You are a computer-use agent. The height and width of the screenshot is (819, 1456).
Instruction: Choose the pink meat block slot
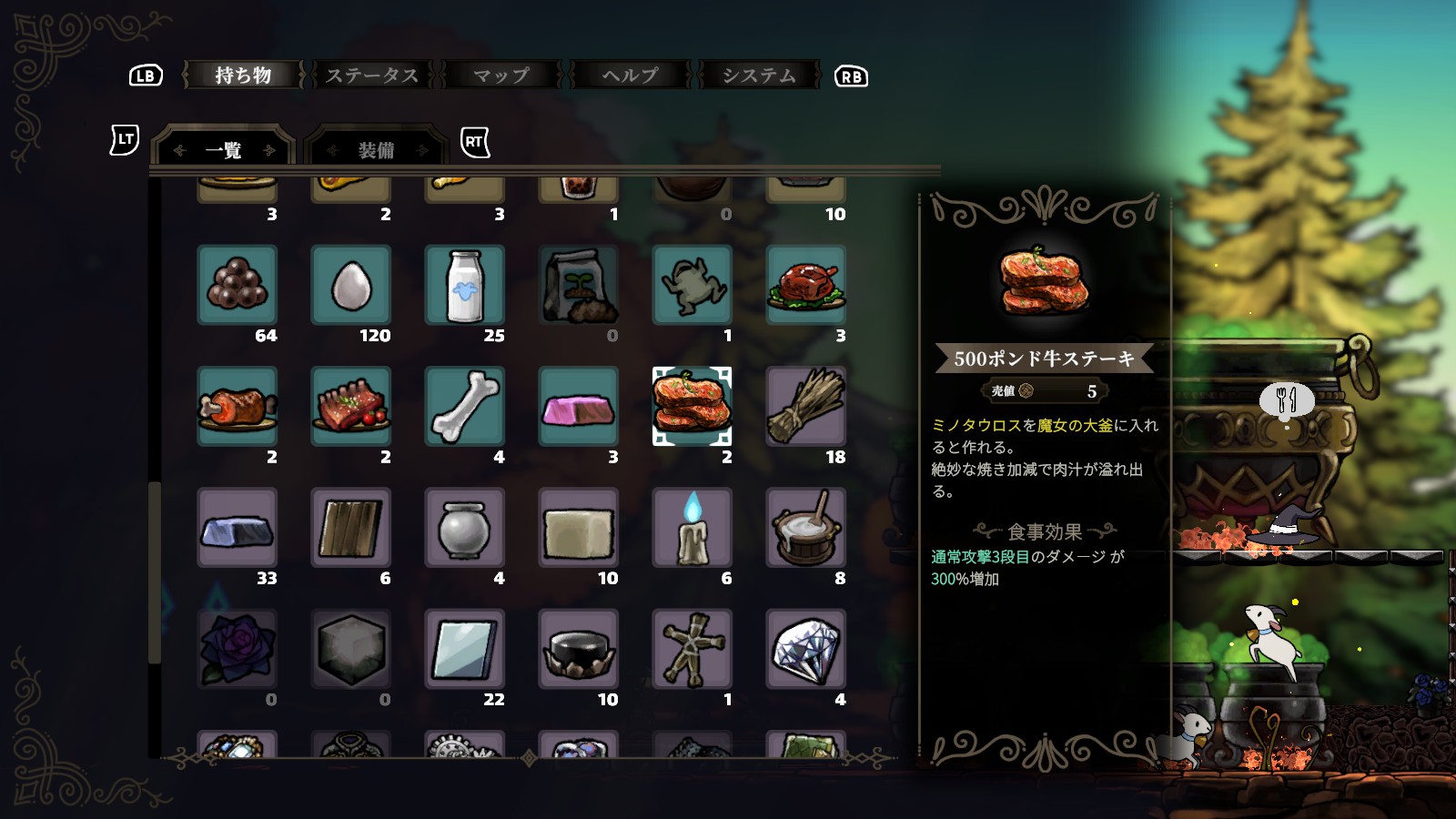click(x=579, y=406)
